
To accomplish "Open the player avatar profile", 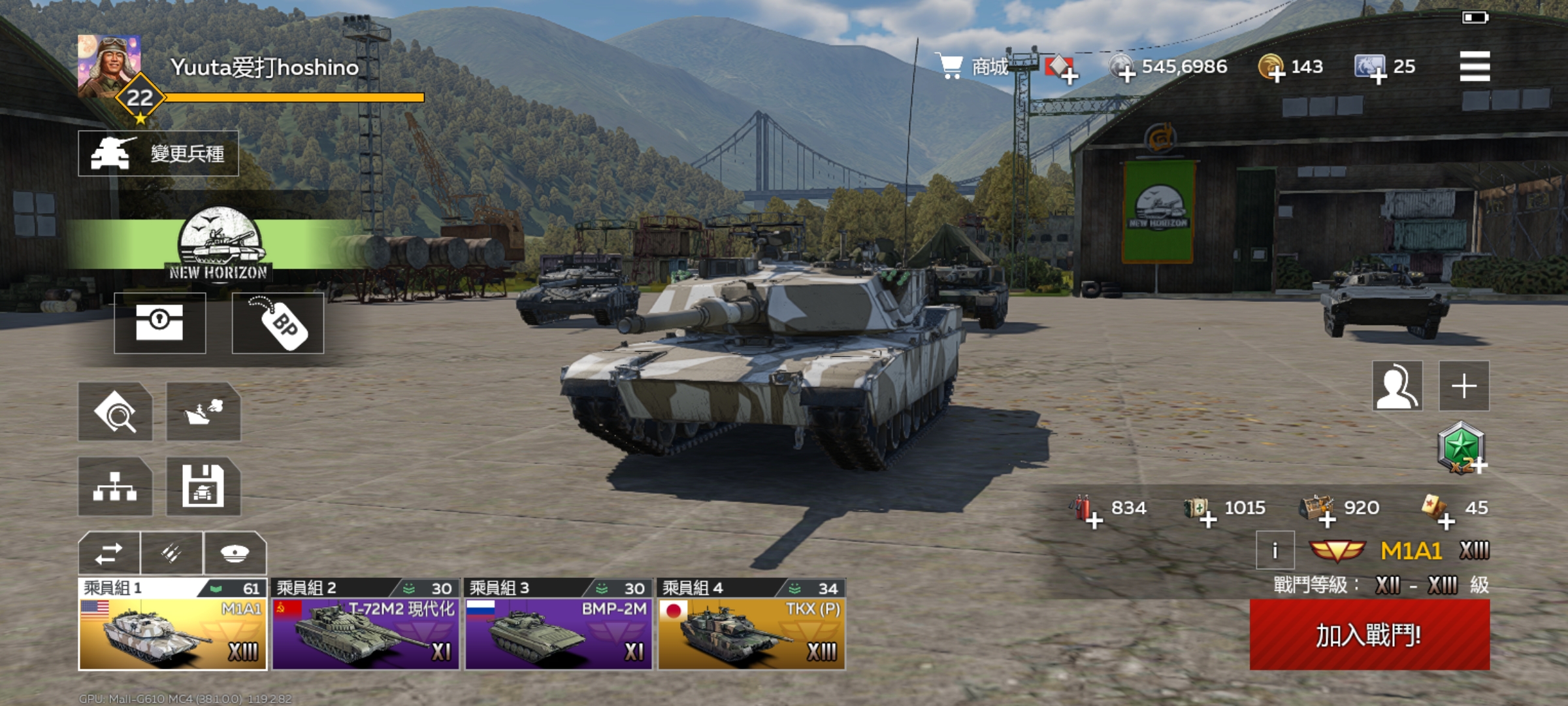I will [108, 65].
